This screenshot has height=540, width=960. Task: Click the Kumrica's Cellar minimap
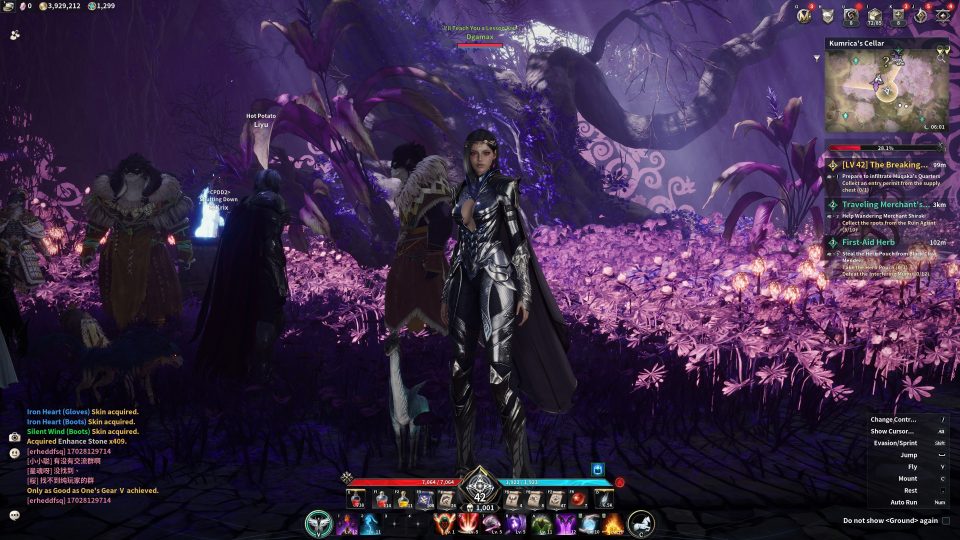coord(886,91)
